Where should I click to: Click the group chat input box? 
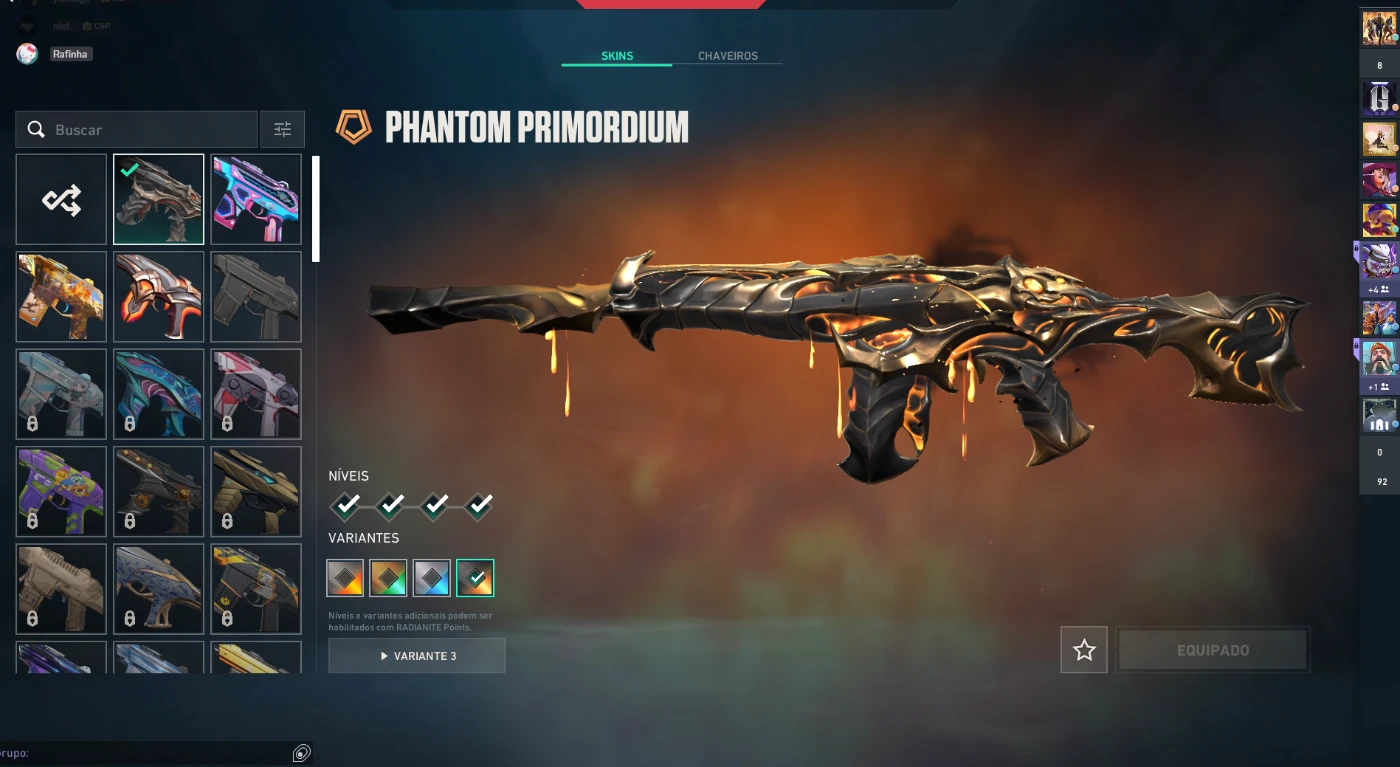coord(150,753)
